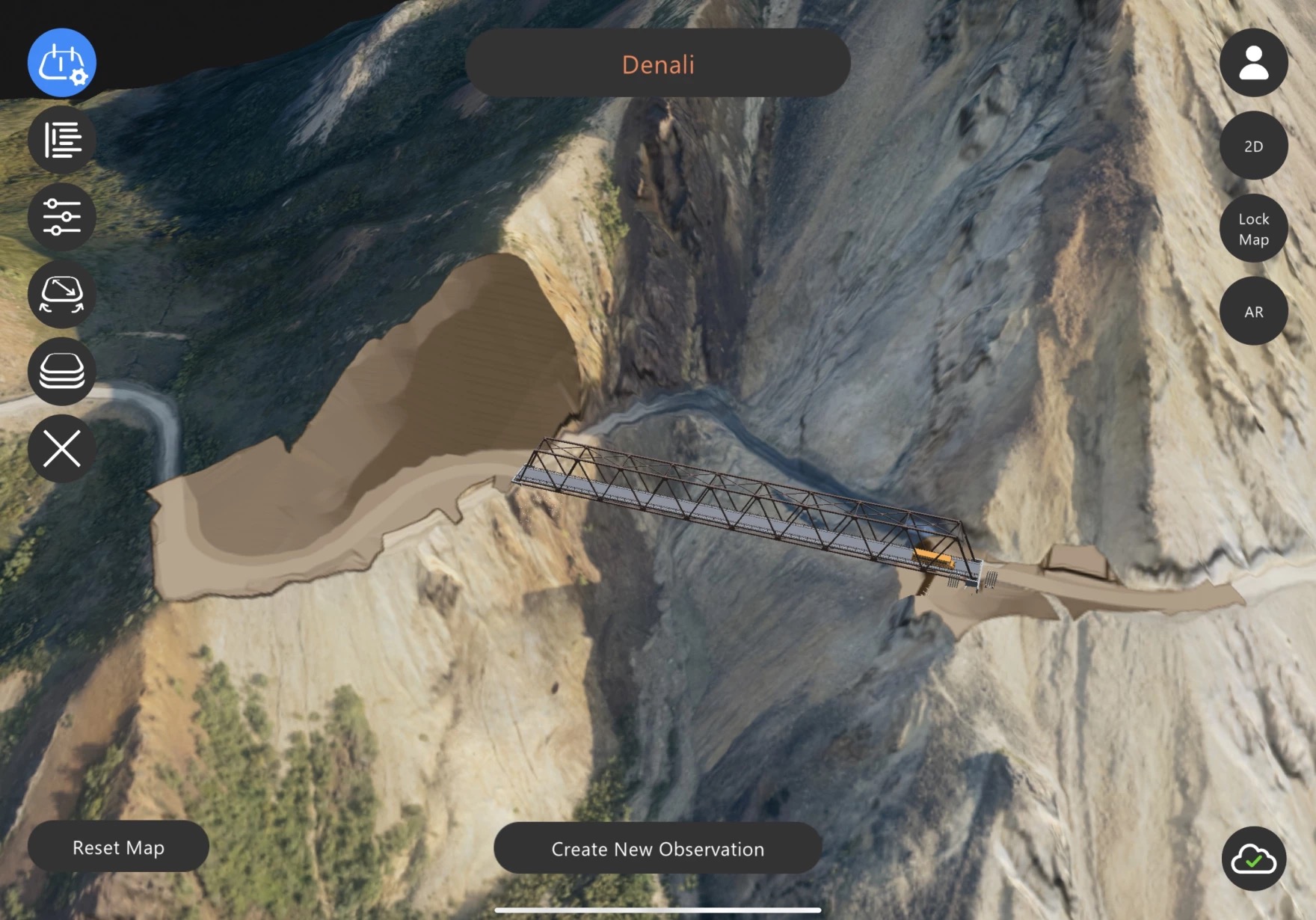Open the user profile icon
The height and width of the screenshot is (920, 1316).
pyautogui.click(x=1253, y=63)
